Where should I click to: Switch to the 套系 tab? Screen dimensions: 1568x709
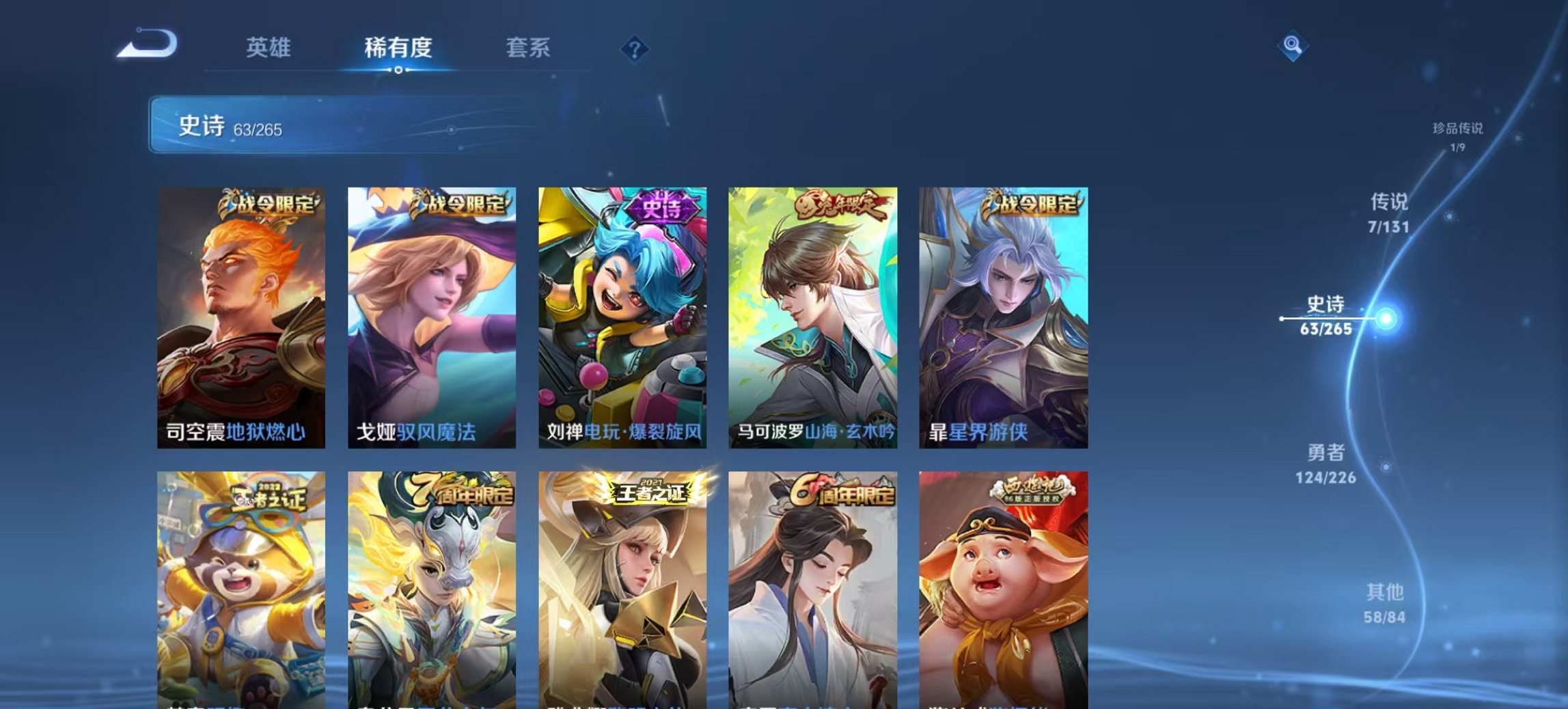click(x=529, y=48)
